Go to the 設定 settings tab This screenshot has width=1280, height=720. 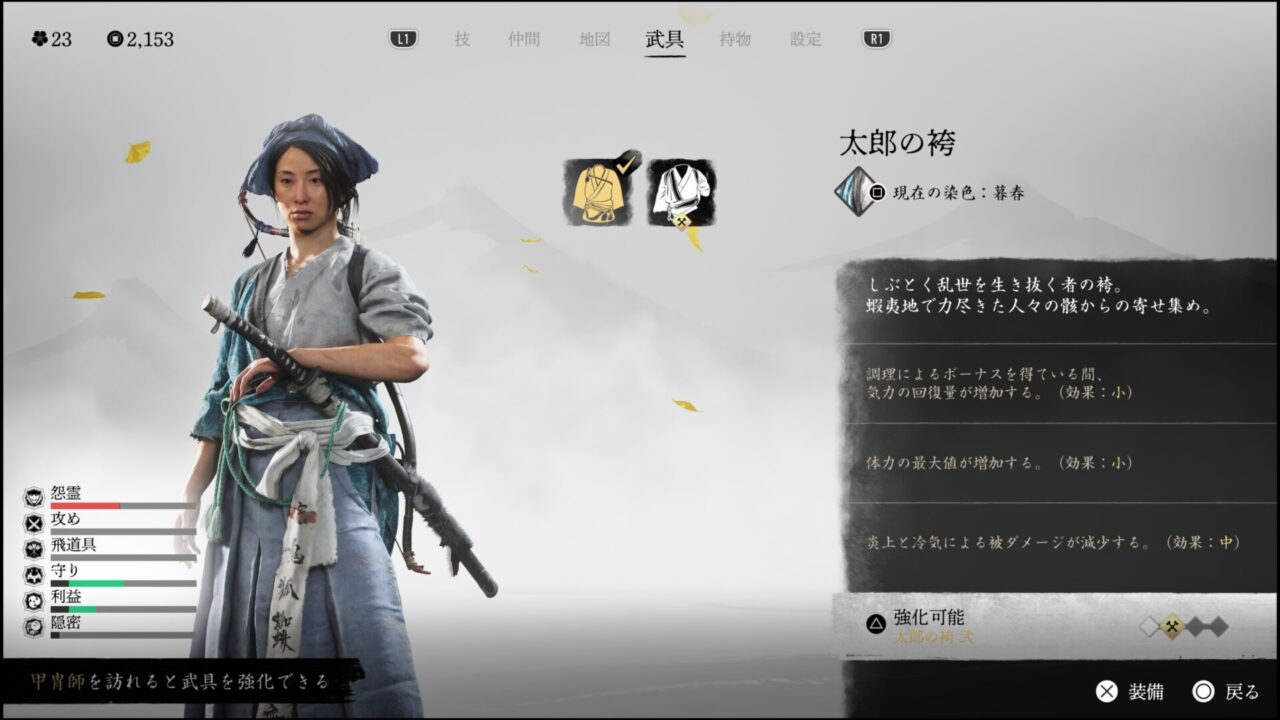click(x=806, y=40)
